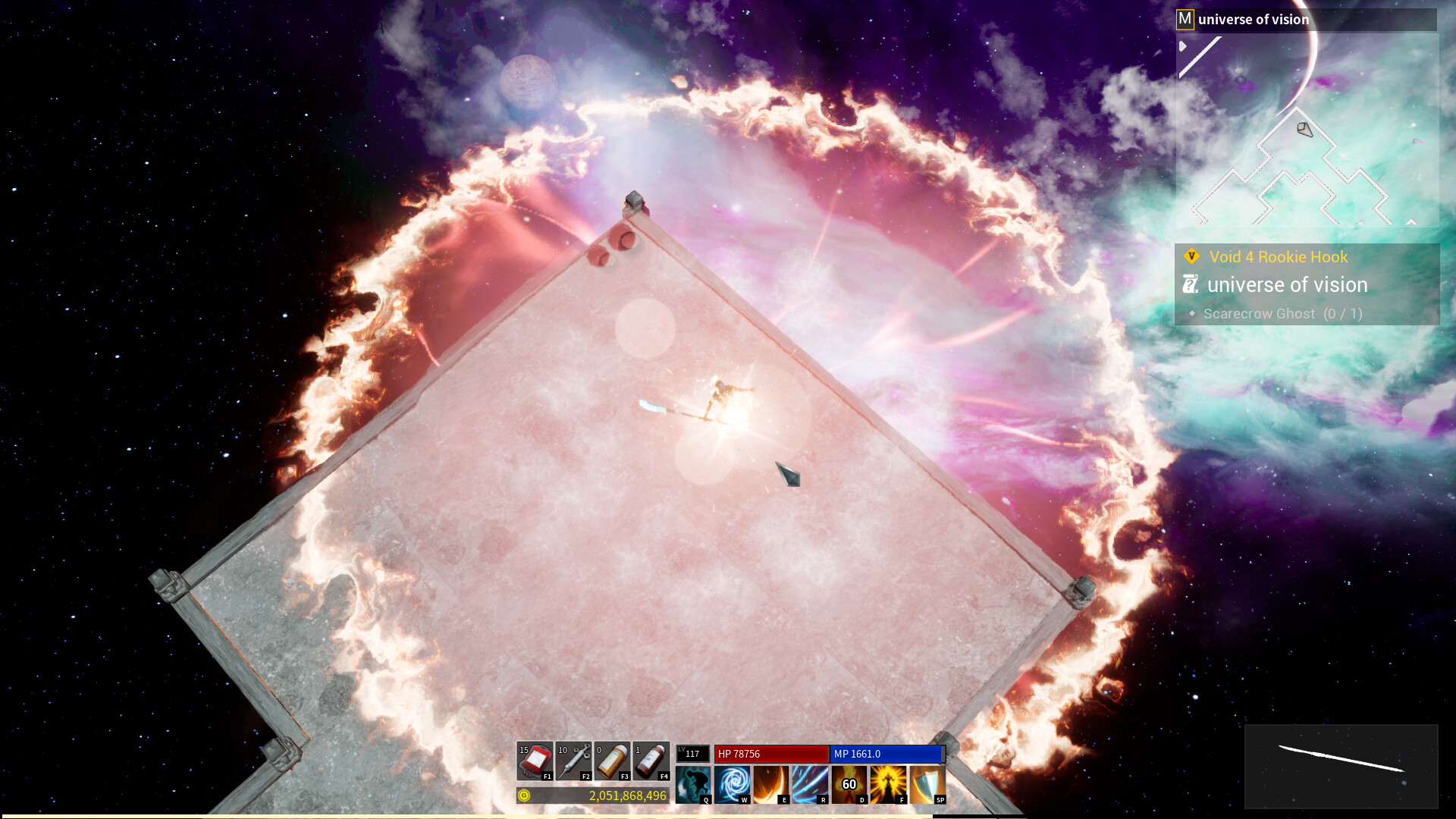Use the R blue slash skill
The width and height of the screenshot is (1456, 819).
[810, 784]
